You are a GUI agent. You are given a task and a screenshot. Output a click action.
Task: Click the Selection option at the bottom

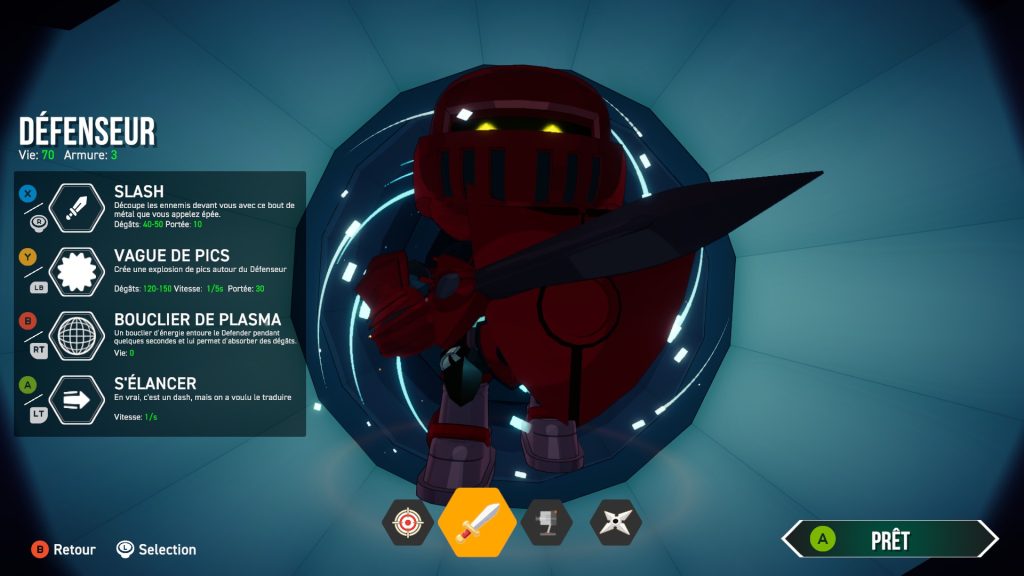156,549
